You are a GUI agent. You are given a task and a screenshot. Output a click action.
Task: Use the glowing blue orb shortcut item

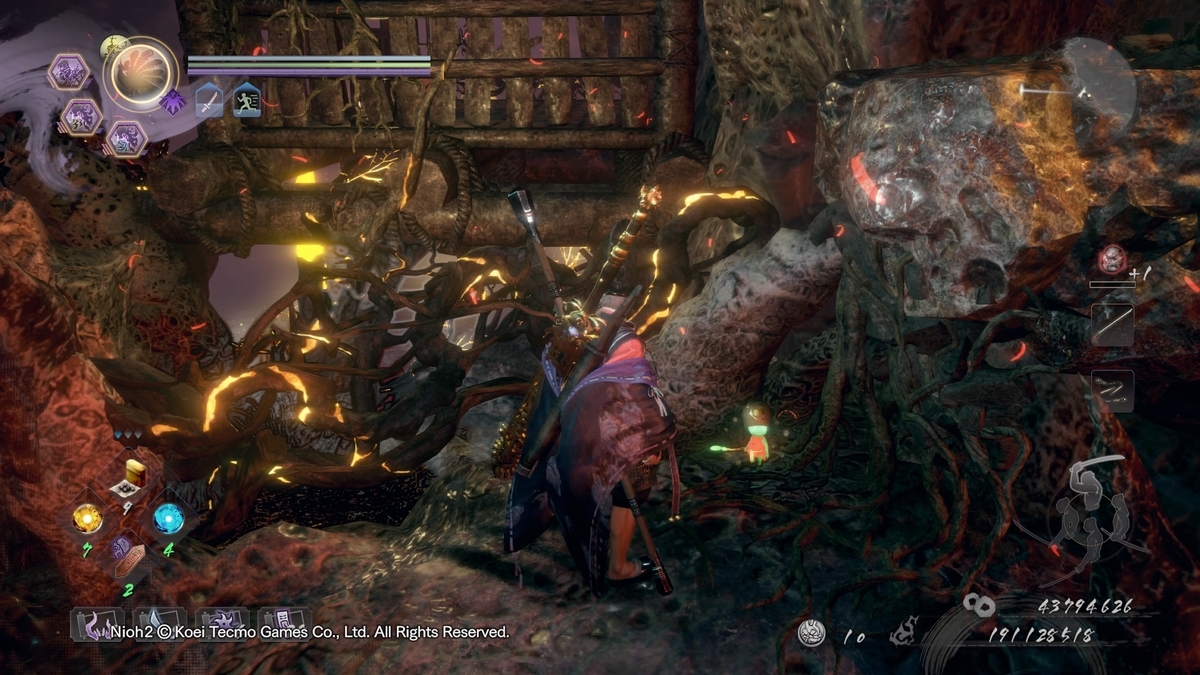(x=167, y=517)
